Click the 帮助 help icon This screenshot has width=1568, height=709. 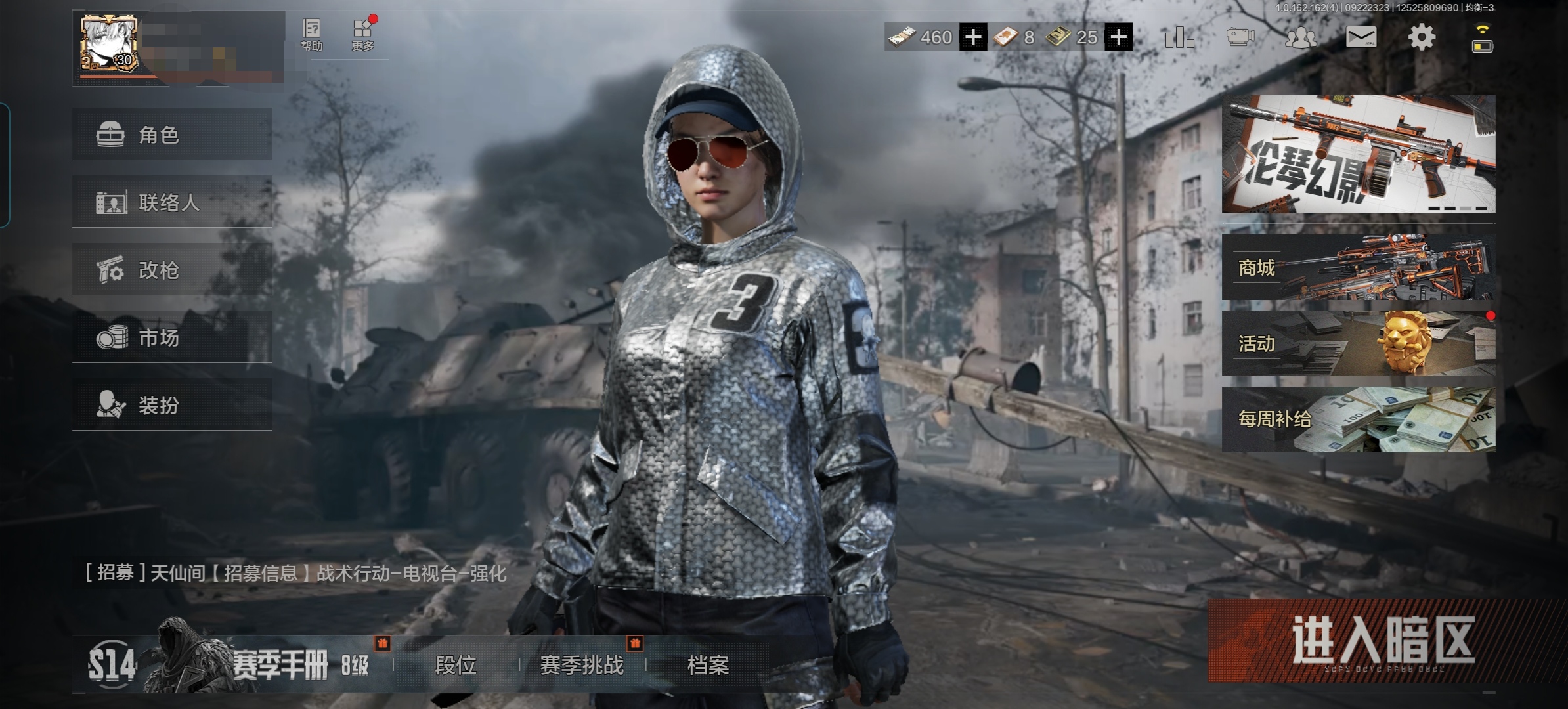click(312, 35)
